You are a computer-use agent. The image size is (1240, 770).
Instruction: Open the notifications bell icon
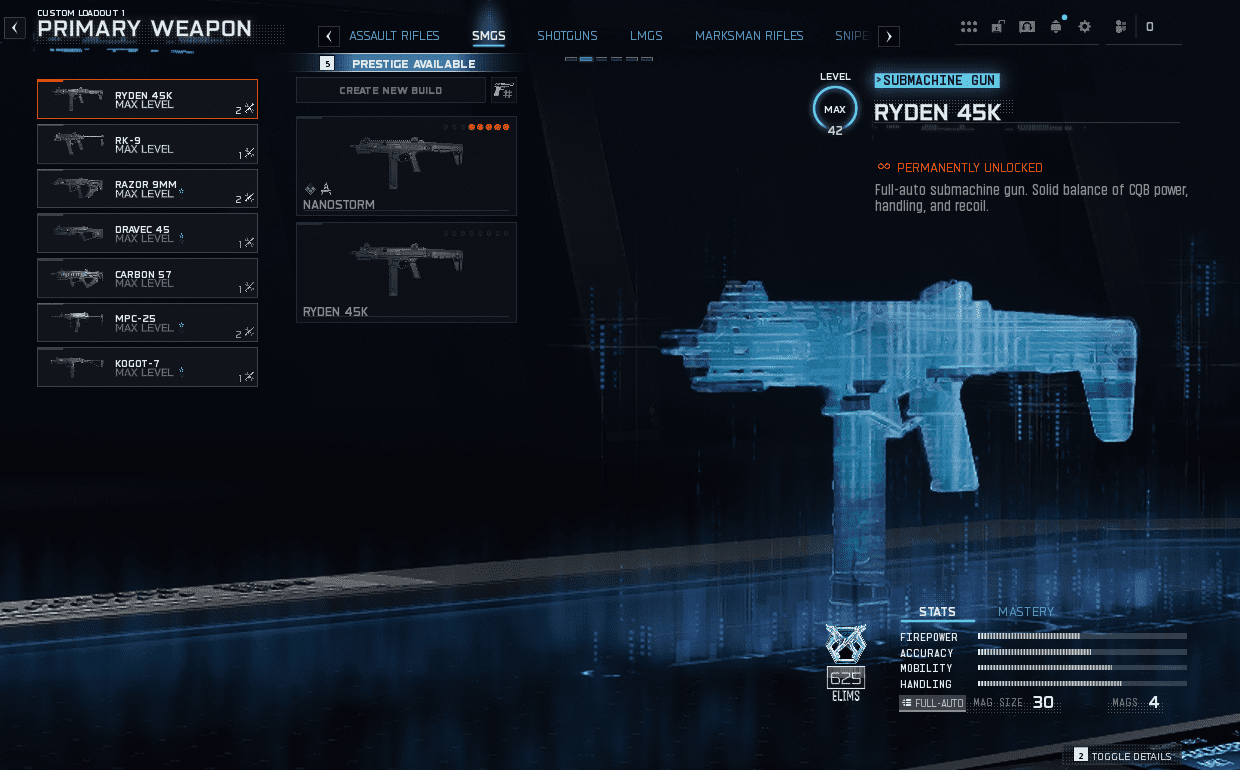(1056, 27)
